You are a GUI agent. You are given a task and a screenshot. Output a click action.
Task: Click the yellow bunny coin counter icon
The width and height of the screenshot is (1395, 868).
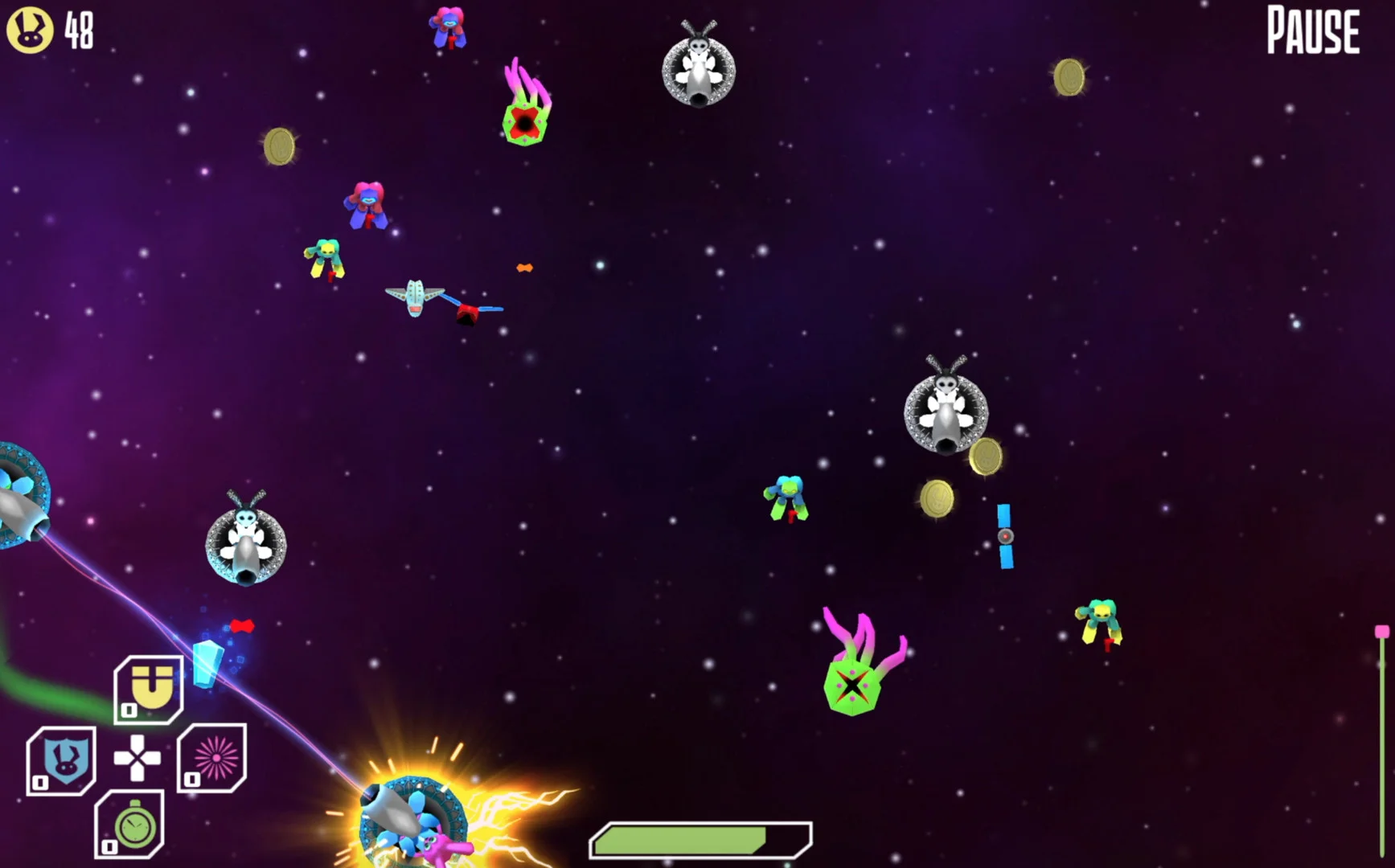[x=31, y=31]
